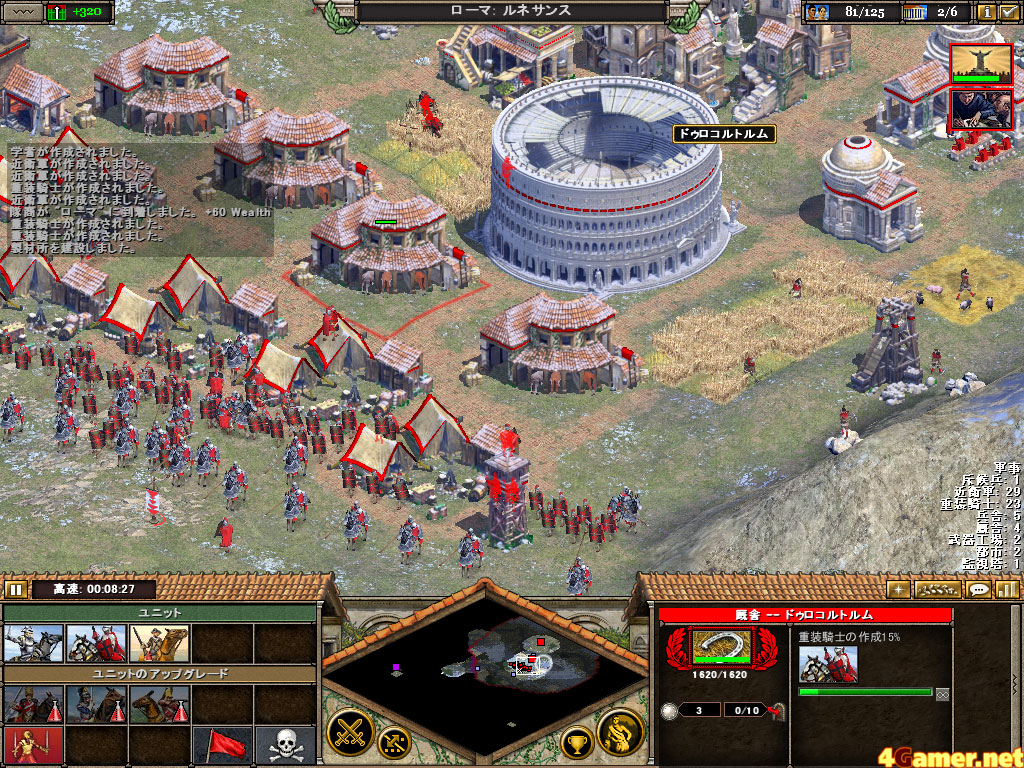1024x768 pixels.
Task: Destroy building using the skull icon
Action: tap(285, 746)
